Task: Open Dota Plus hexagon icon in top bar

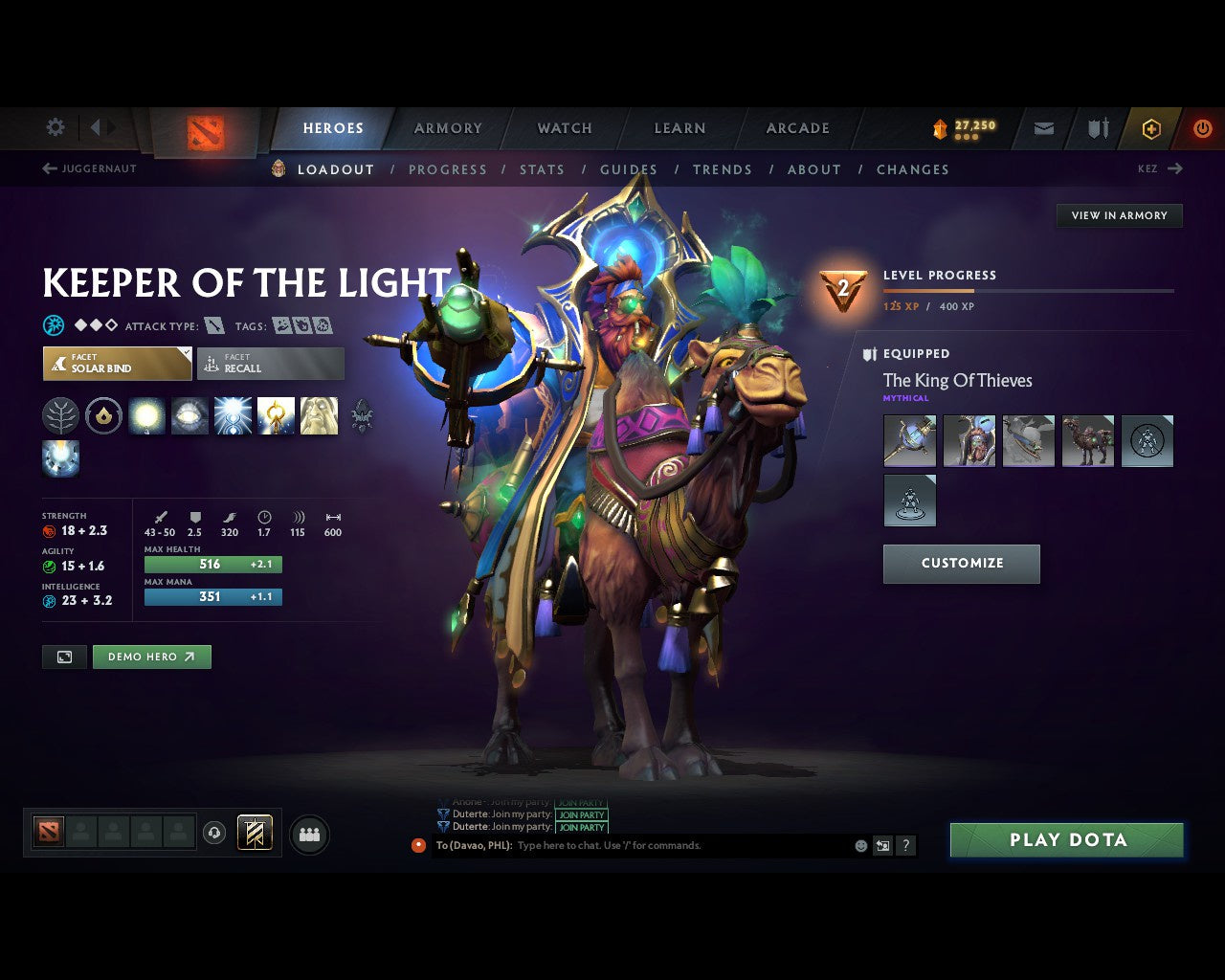Action: pyautogui.click(x=1151, y=128)
